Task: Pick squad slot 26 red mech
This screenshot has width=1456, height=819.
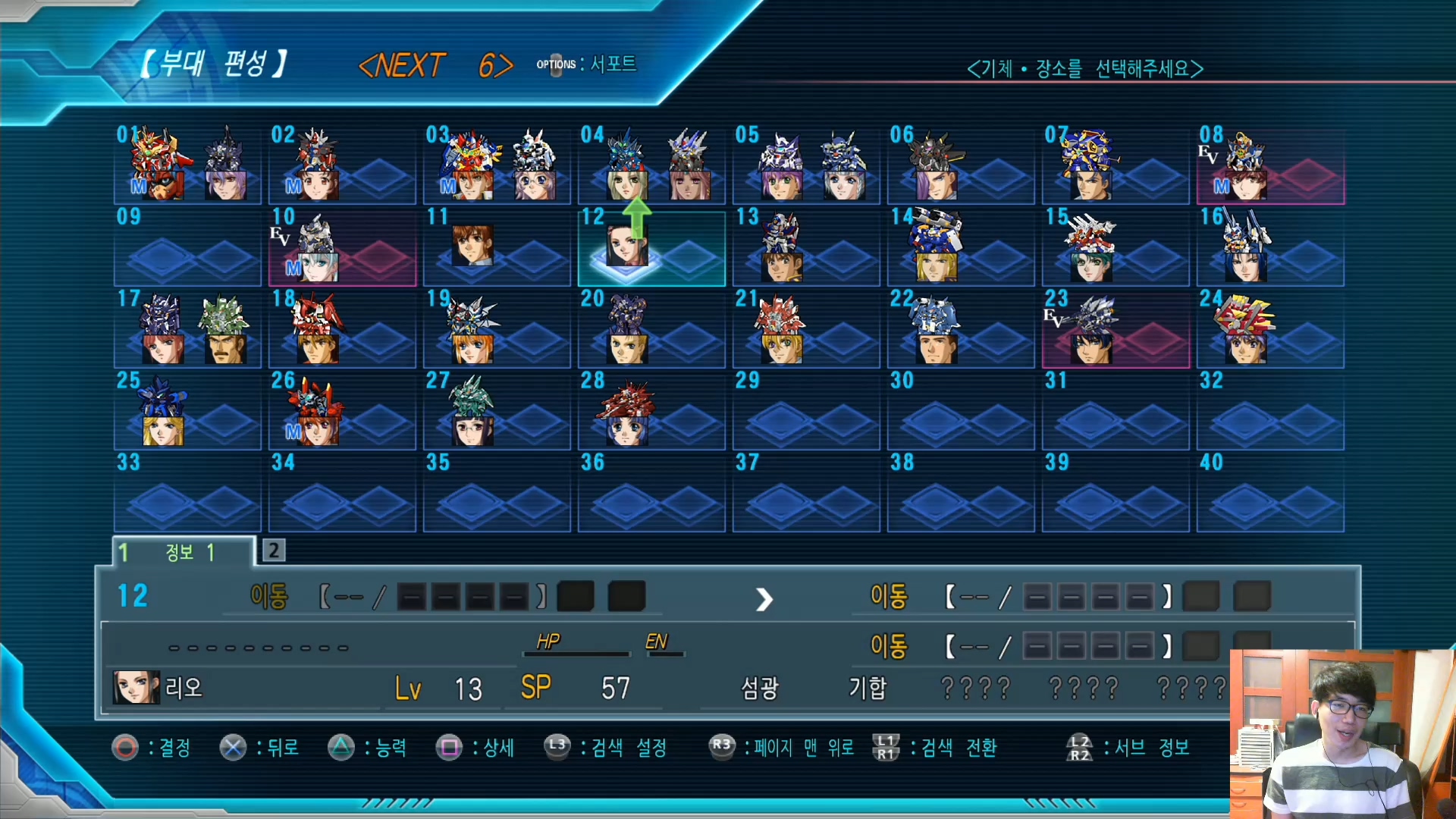Action: tap(342, 412)
